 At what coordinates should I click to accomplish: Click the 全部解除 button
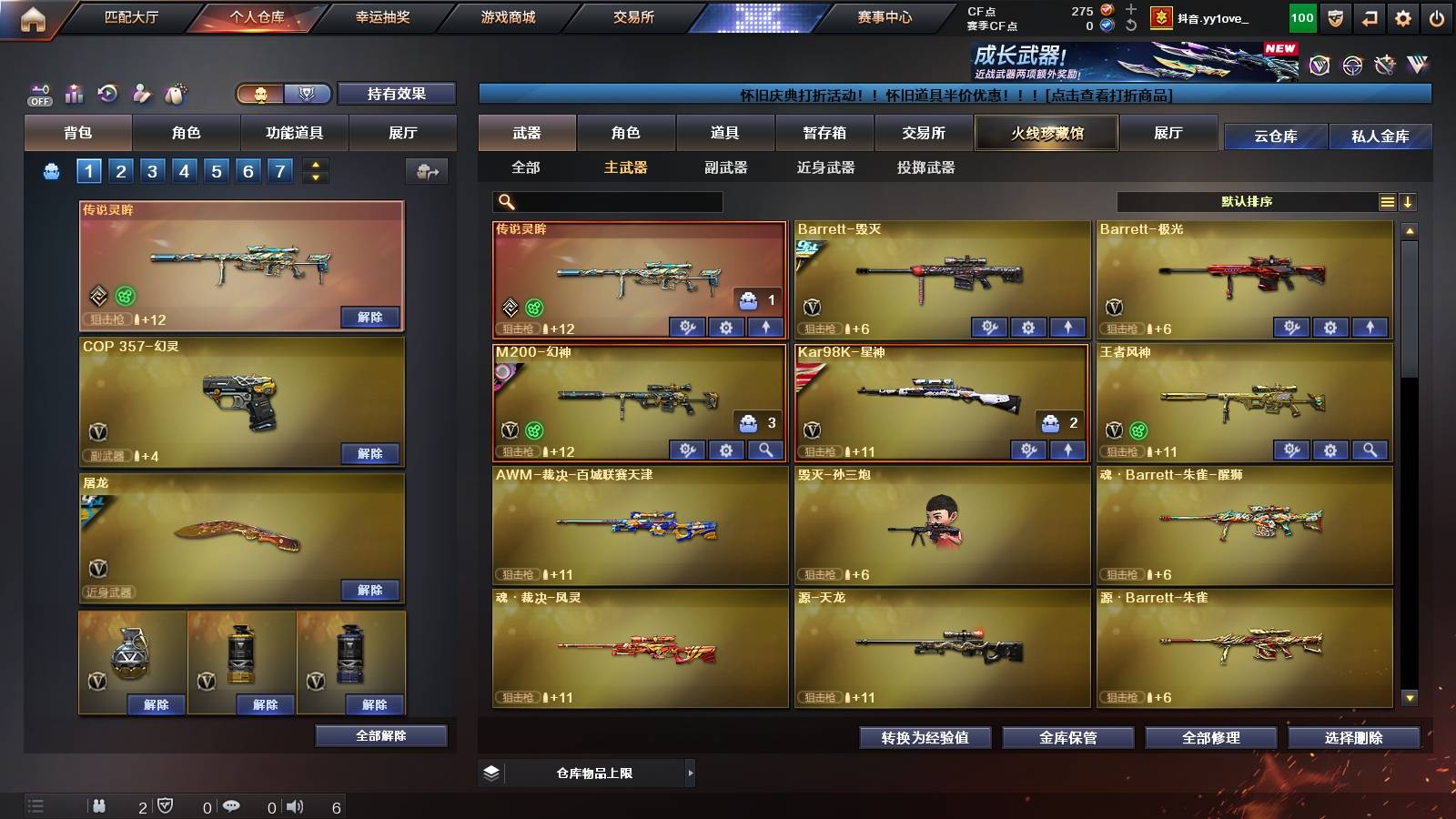[381, 735]
